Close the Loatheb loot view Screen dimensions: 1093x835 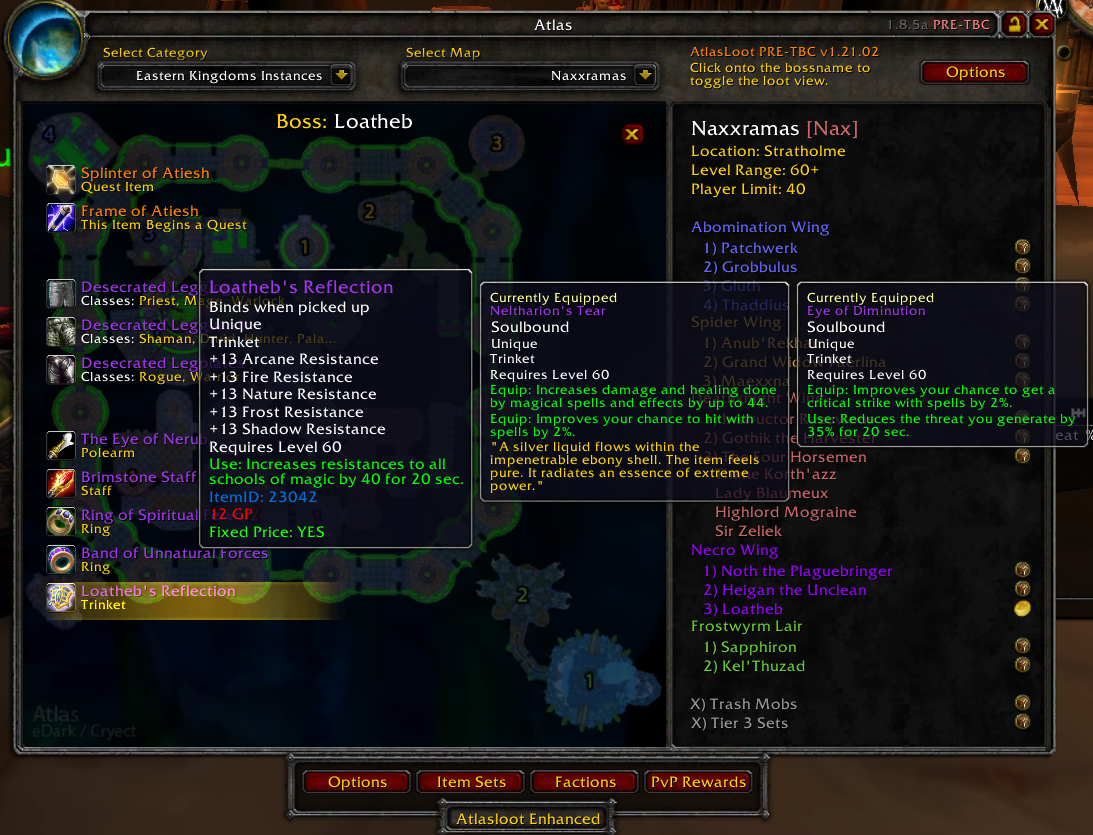pyautogui.click(x=632, y=134)
